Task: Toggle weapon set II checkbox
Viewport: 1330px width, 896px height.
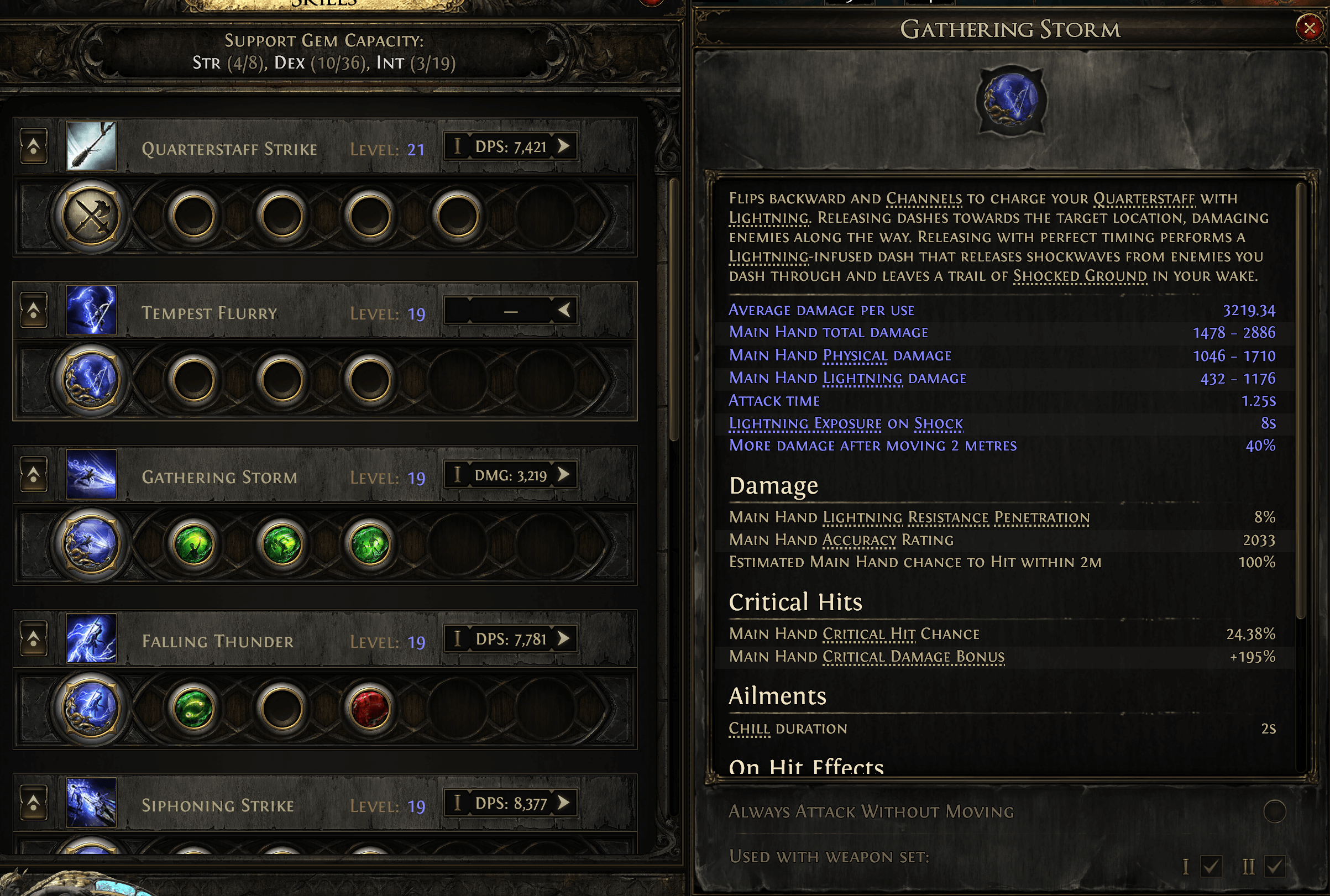Action: click(1275, 866)
